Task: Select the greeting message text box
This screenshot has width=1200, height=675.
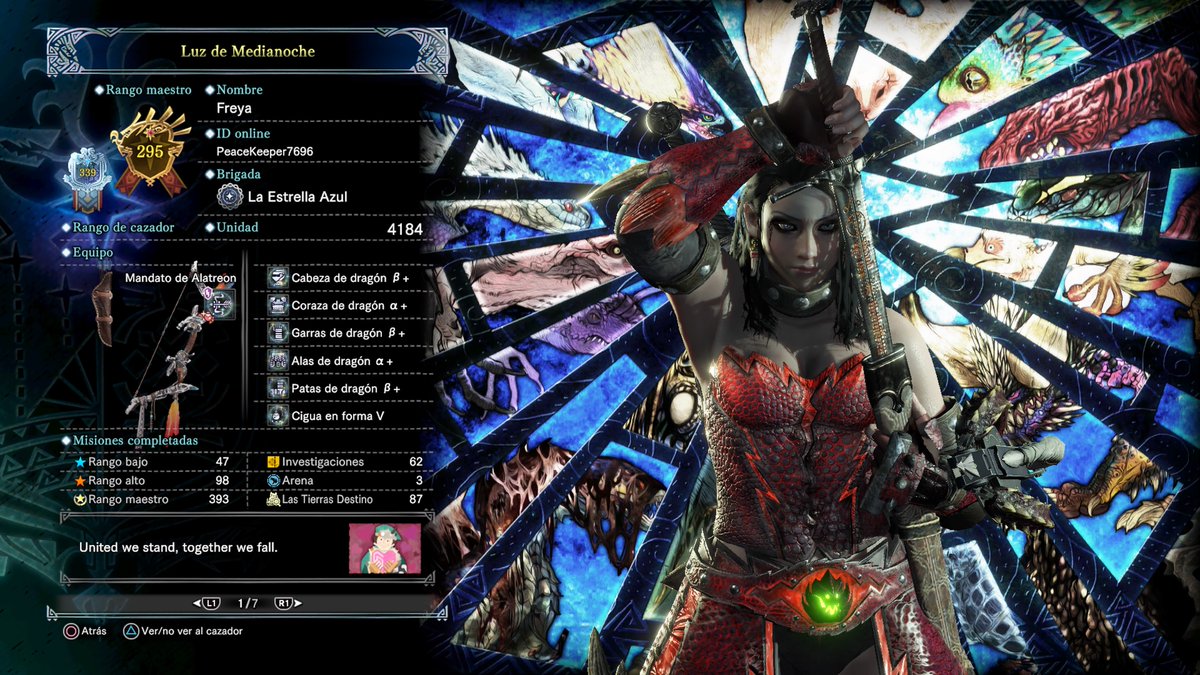Action: pos(200,548)
